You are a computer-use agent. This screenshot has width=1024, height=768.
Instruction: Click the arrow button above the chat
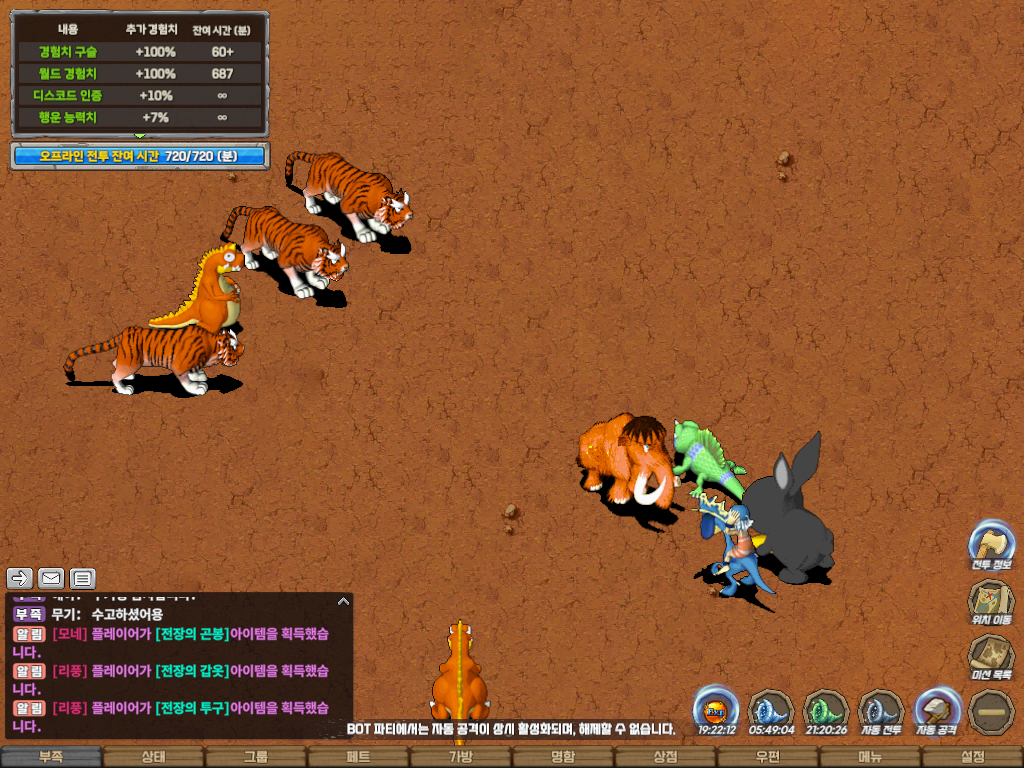click(20, 578)
